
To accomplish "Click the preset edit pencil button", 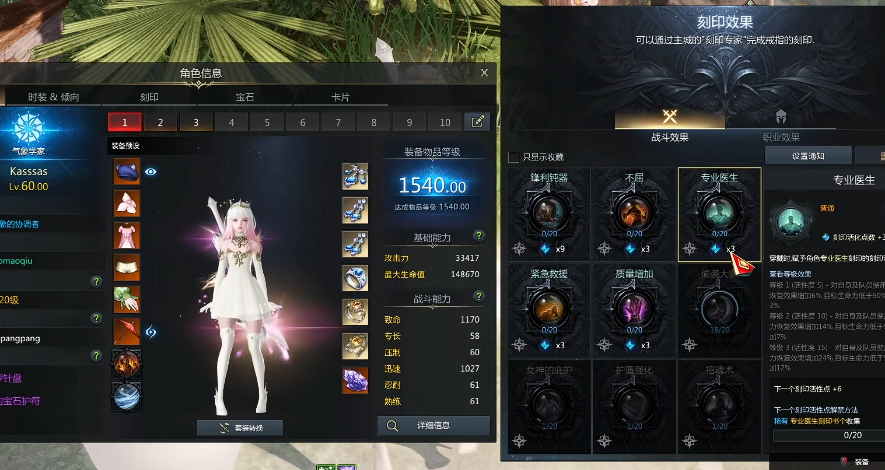I will click(477, 122).
